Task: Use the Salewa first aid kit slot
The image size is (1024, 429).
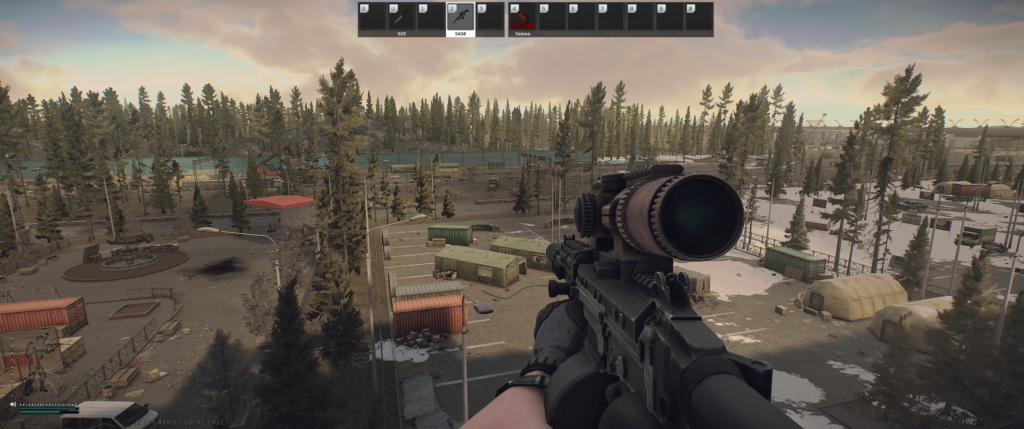Action: click(x=521, y=17)
